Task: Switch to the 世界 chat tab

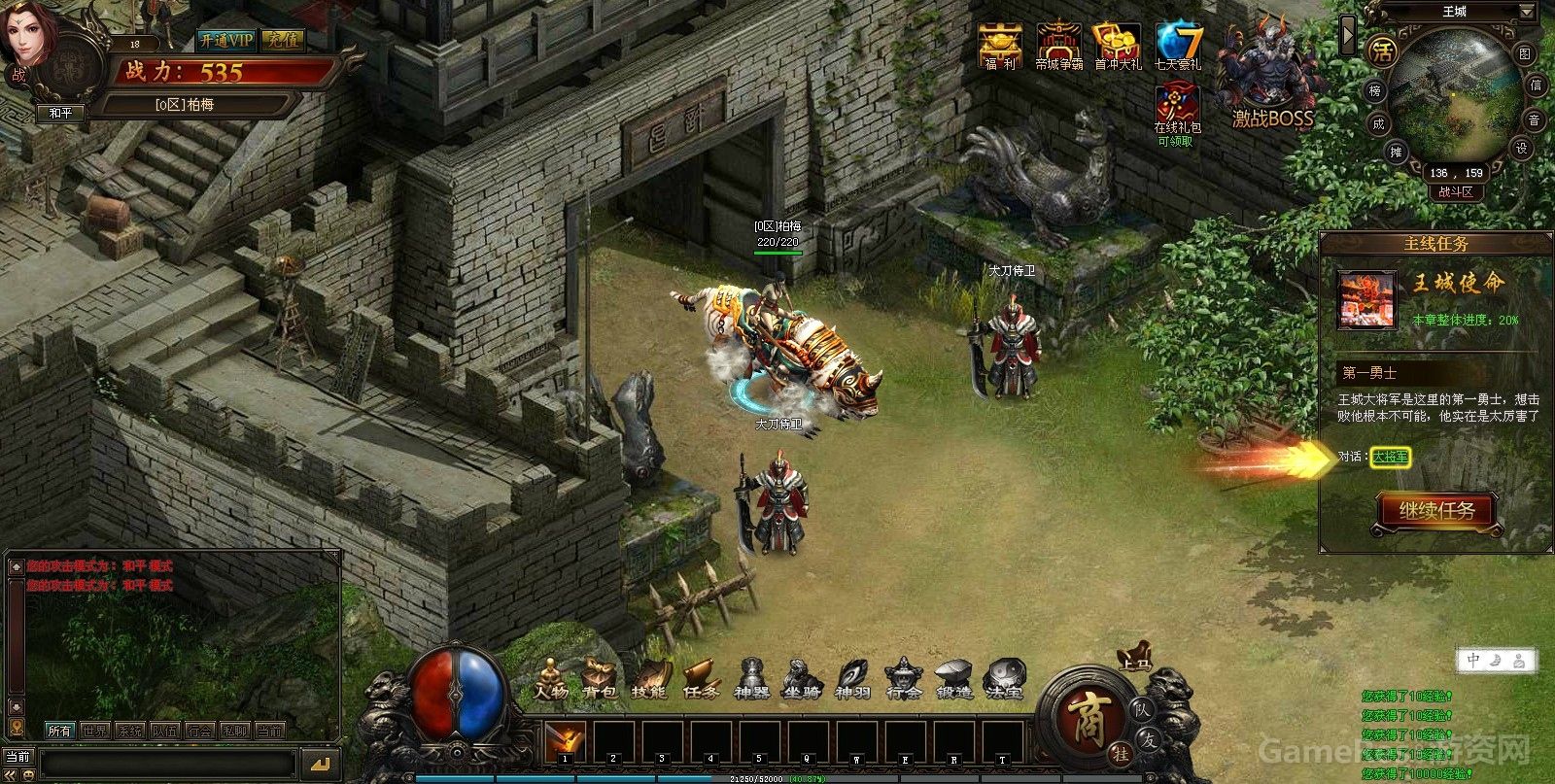Action: pos(95,730)
